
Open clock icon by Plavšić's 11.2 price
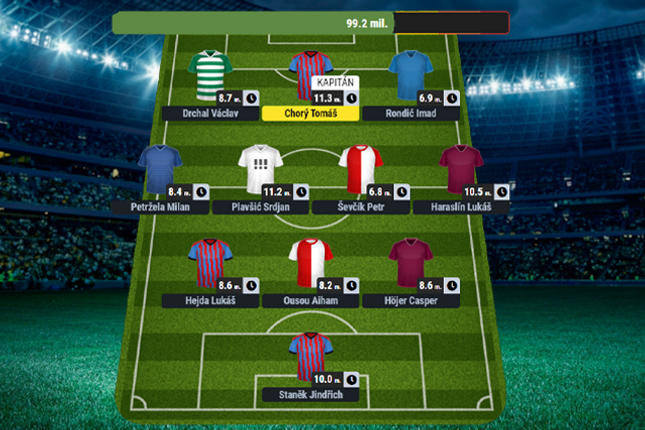tap(301, 192)
